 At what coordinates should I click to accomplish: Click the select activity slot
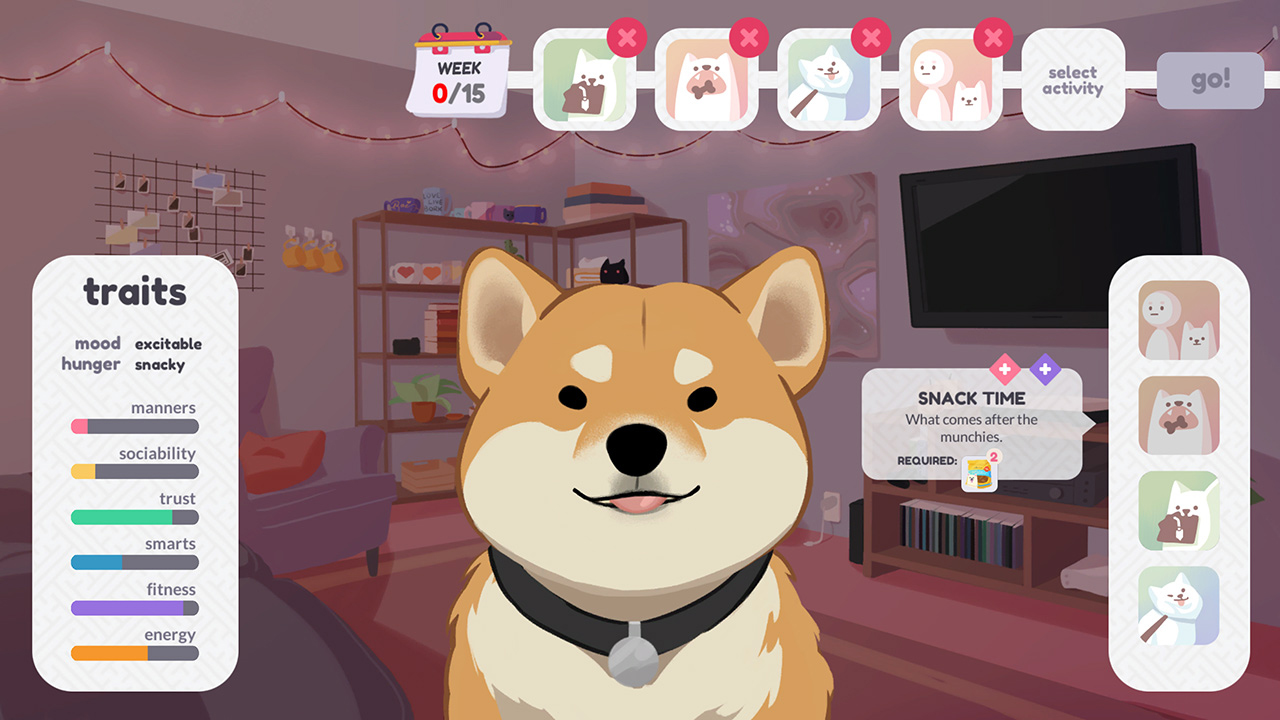click(1072, 80)
